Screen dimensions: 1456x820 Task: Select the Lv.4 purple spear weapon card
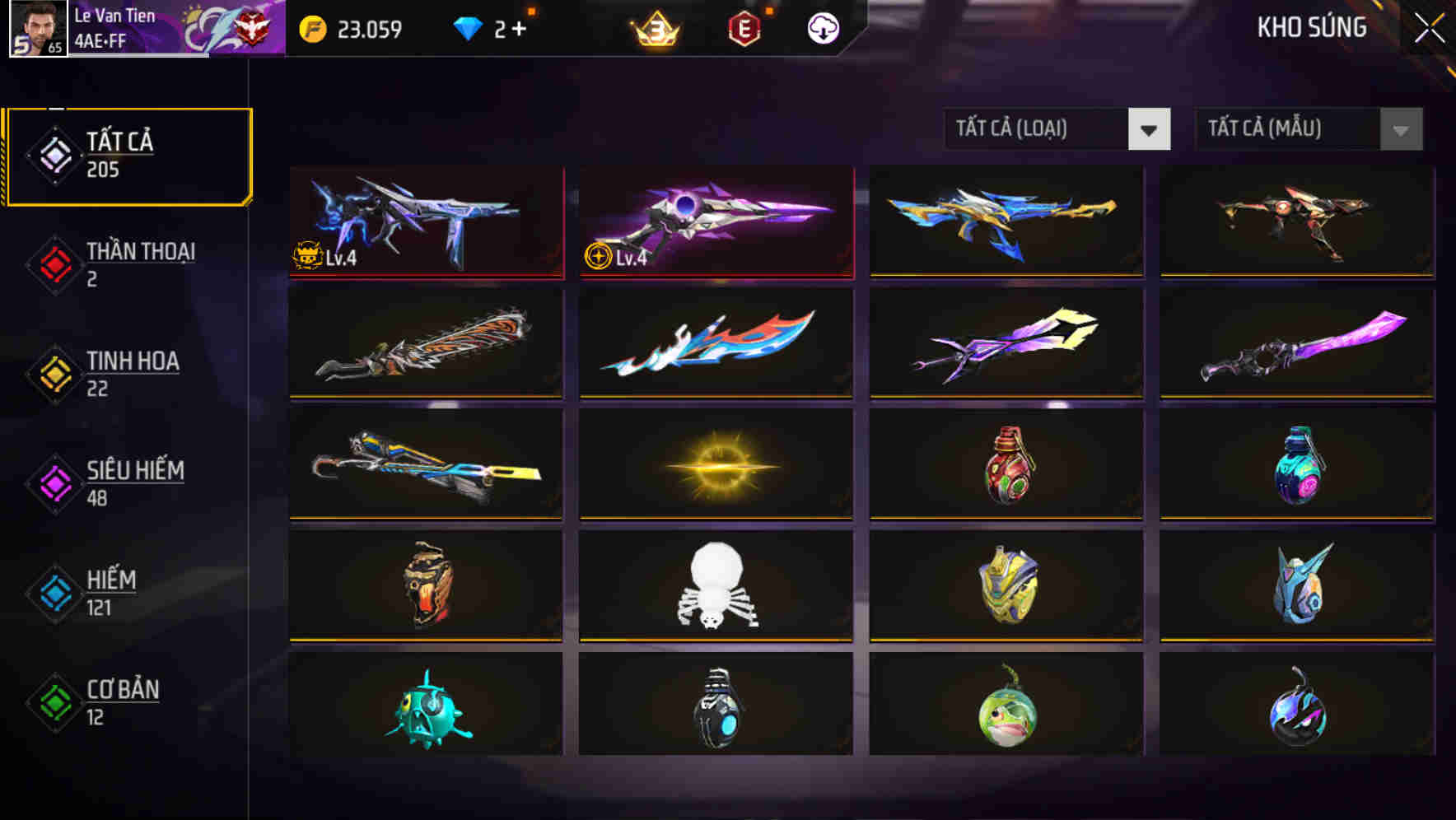715,221
